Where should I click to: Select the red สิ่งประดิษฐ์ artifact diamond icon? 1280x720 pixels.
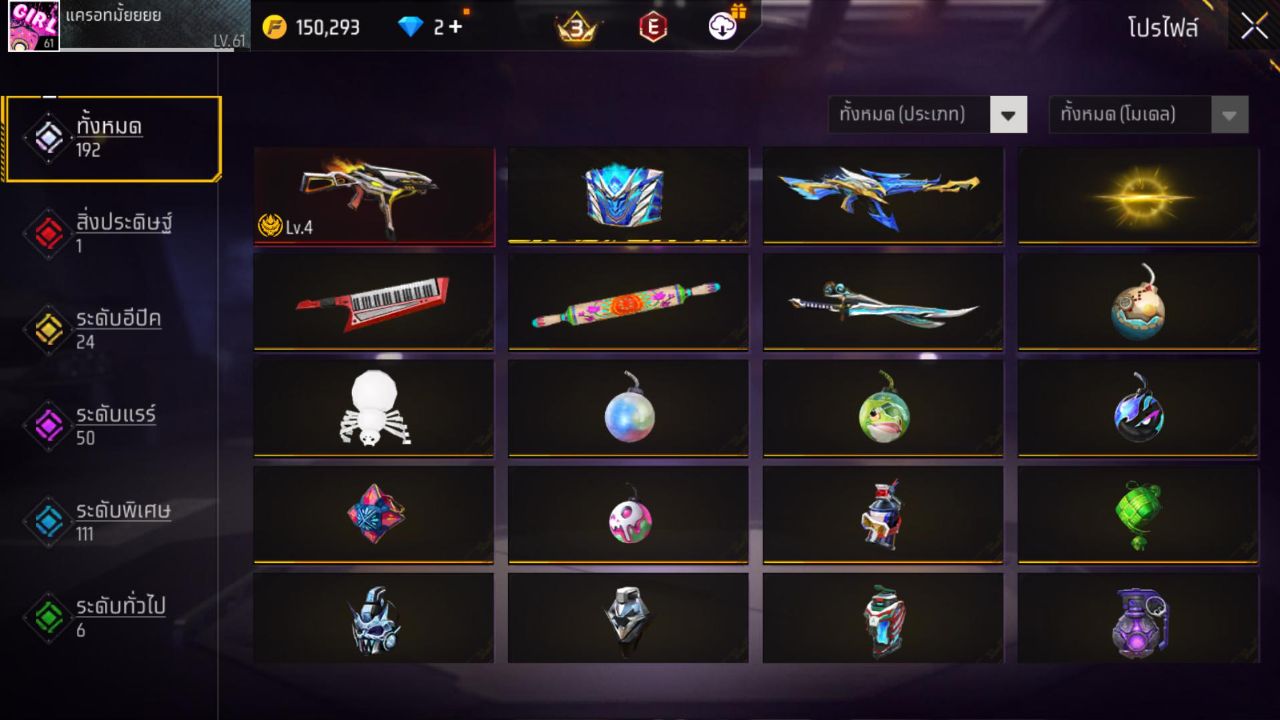click(46, 231)
